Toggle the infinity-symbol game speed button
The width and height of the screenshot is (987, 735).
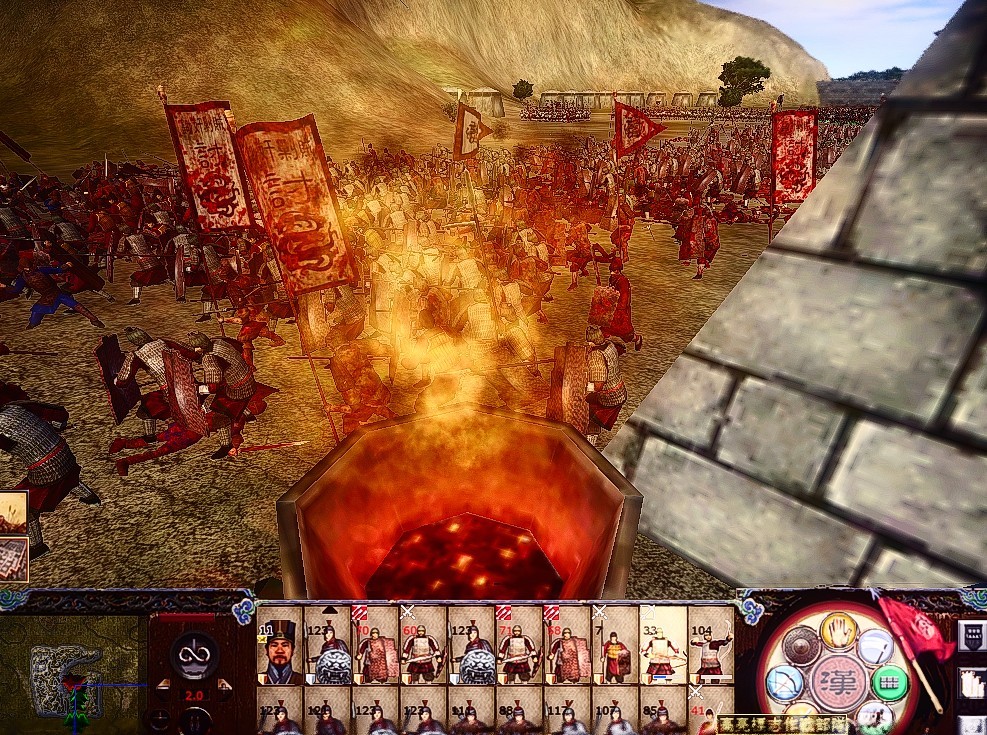pos(194,654)
